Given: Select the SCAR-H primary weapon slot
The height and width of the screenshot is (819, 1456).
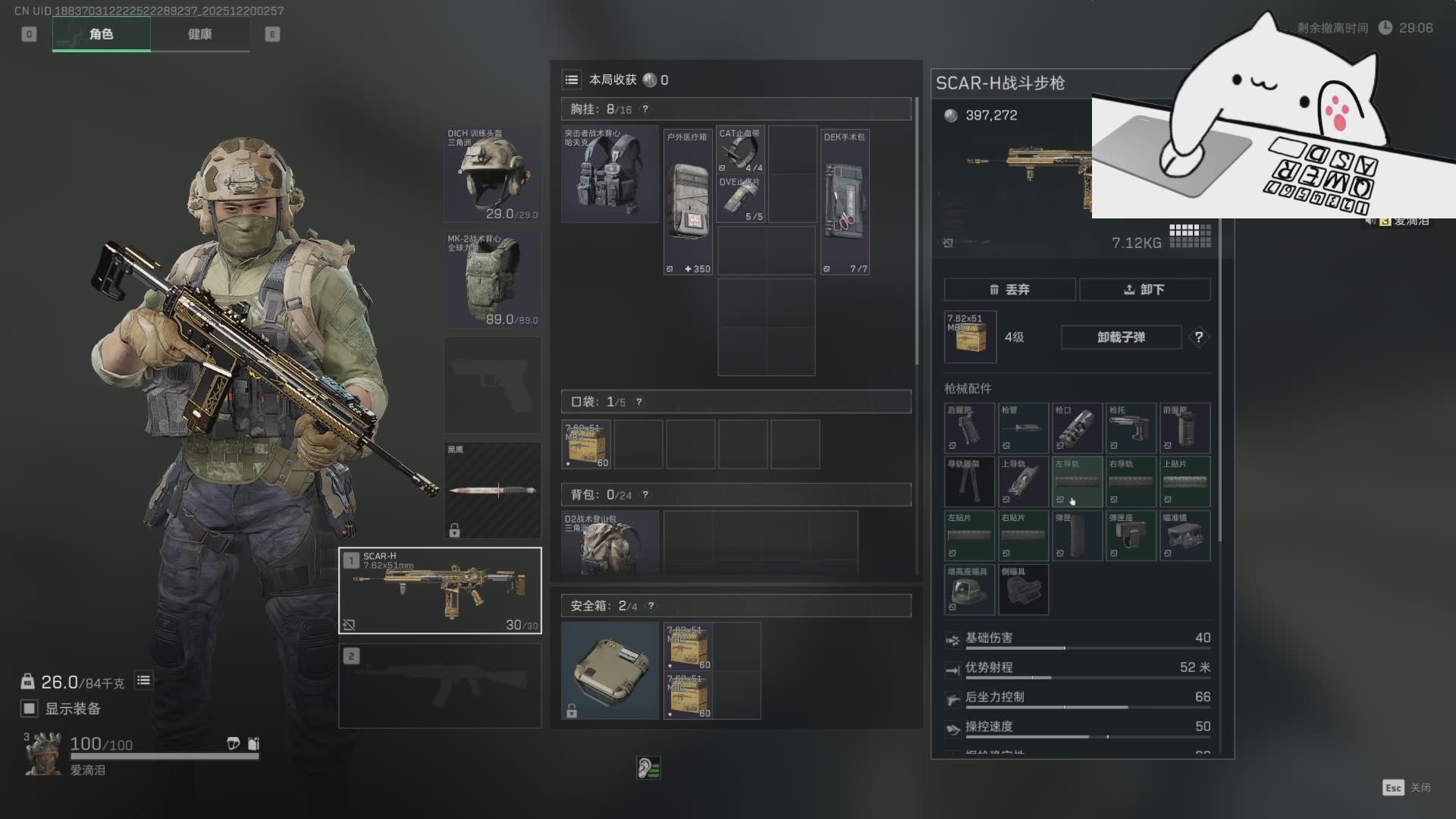Looking at the screenshot, I should coord(440,590).
